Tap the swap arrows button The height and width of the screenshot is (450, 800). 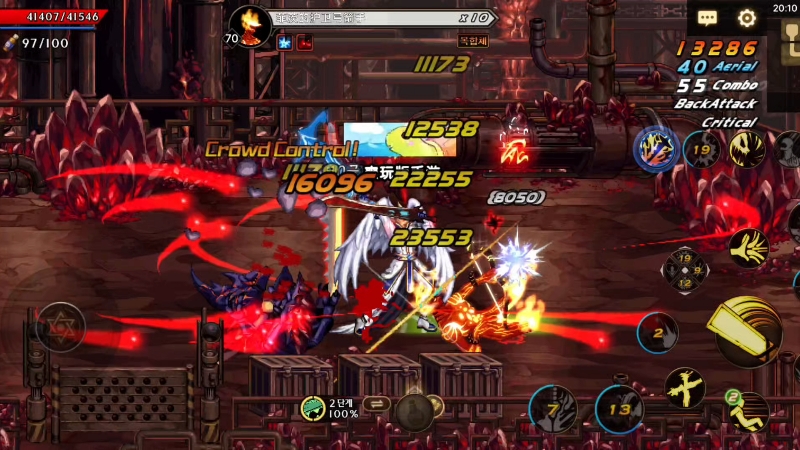click(x=379, y=404)
